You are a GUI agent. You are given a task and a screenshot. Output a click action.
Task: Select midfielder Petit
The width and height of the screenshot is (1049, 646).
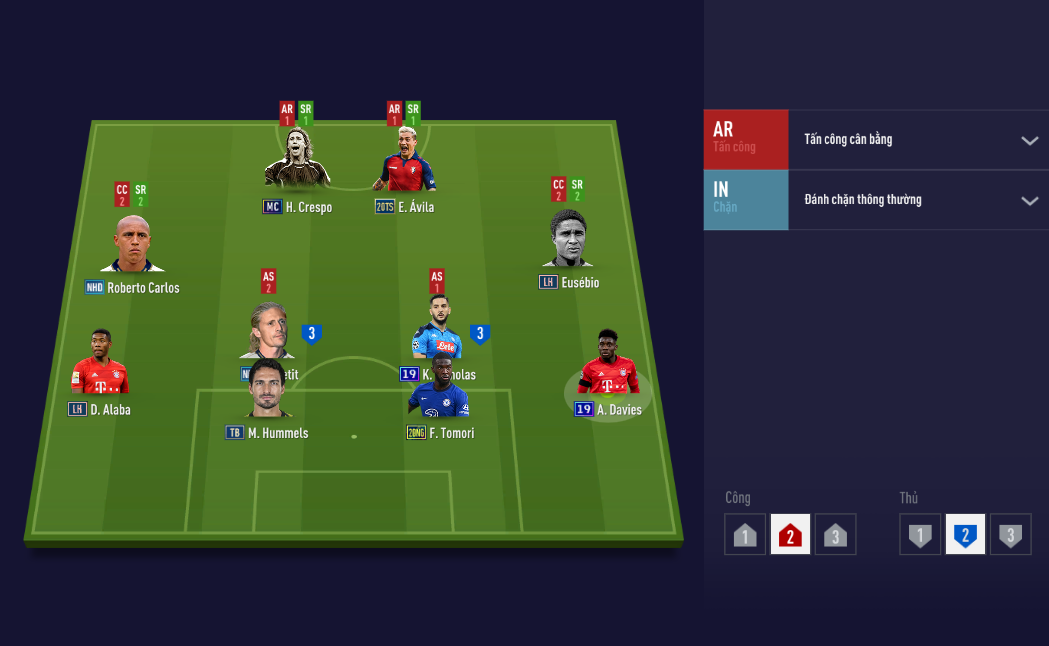267,333
